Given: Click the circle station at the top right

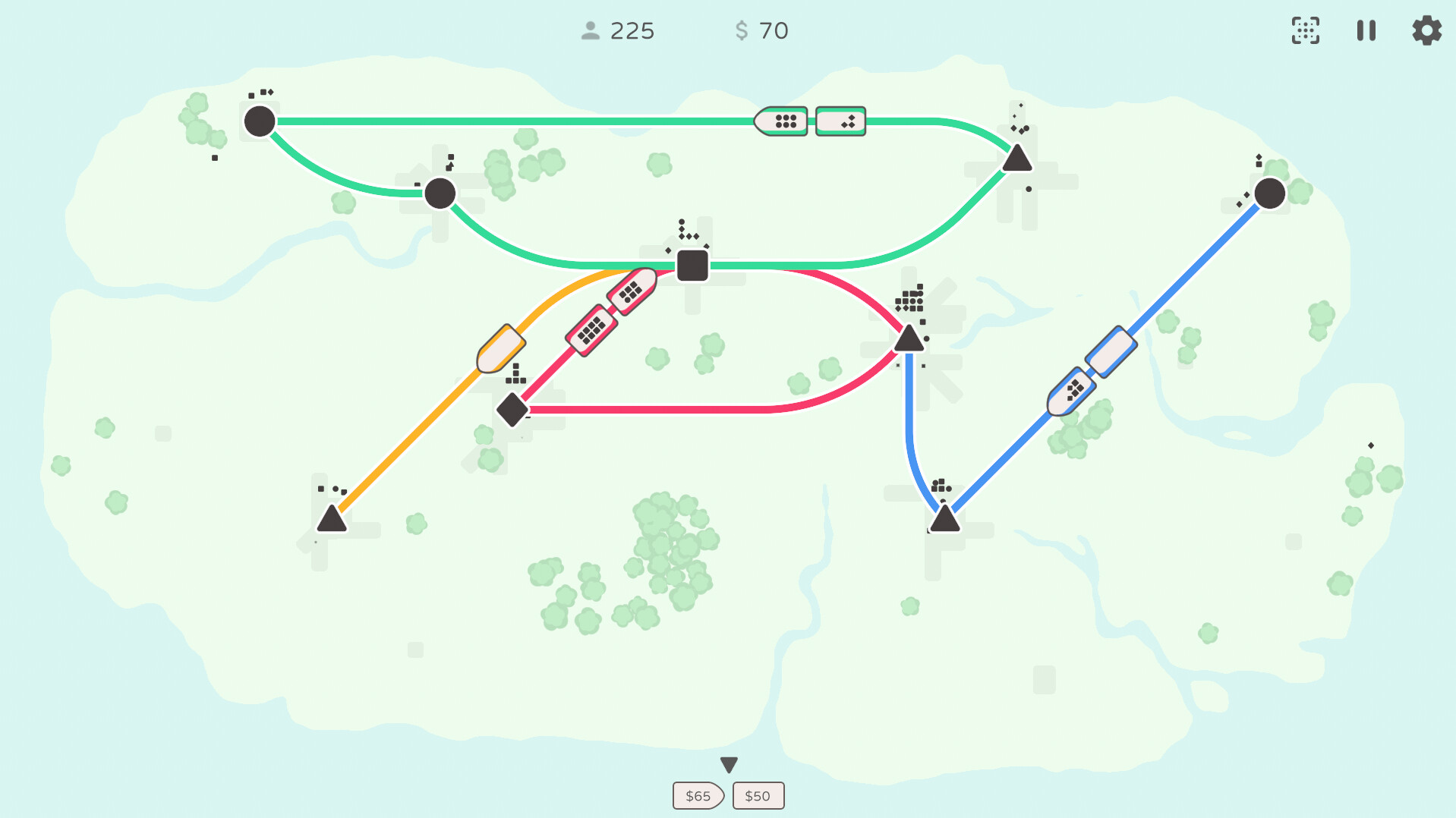Looking at the screenshot, I should [1268, 193].
